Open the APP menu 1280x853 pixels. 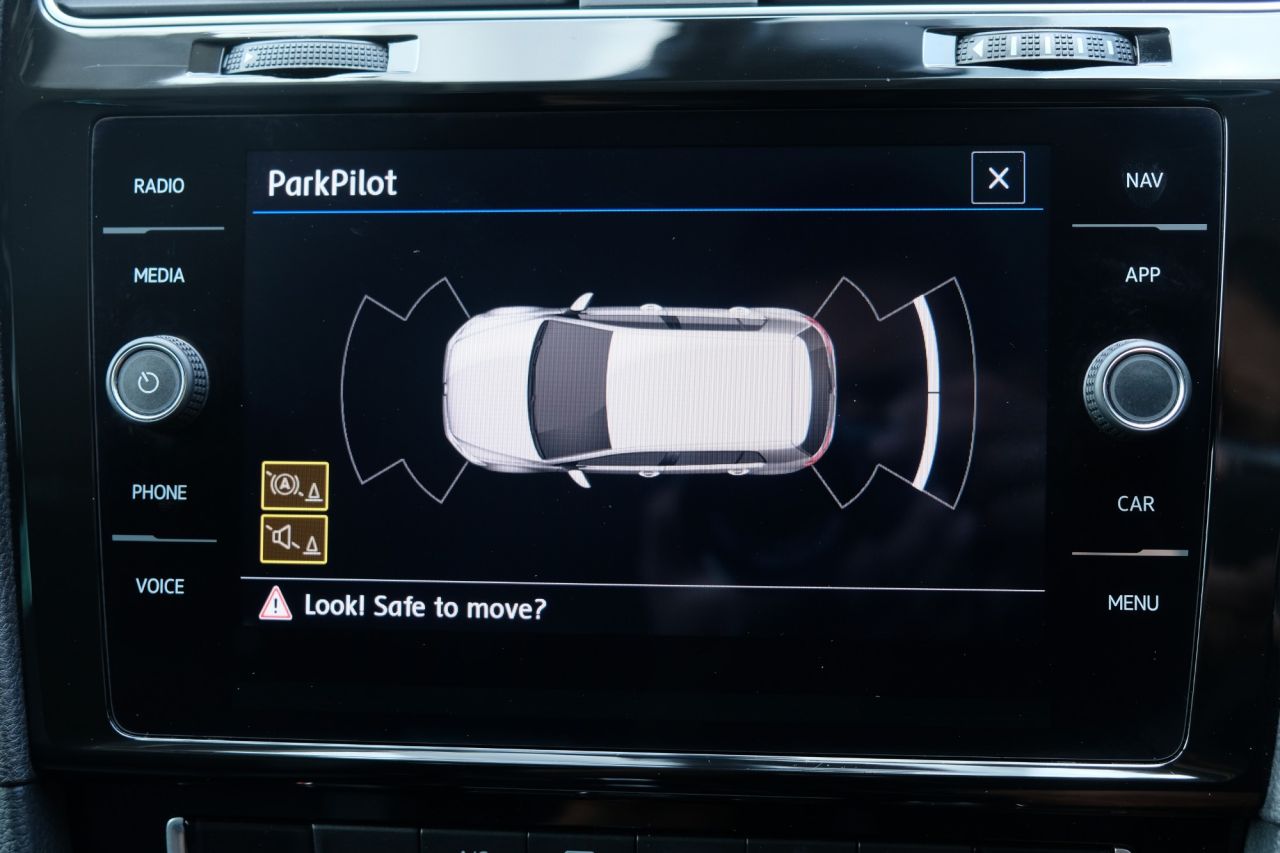click(1142, 275)
